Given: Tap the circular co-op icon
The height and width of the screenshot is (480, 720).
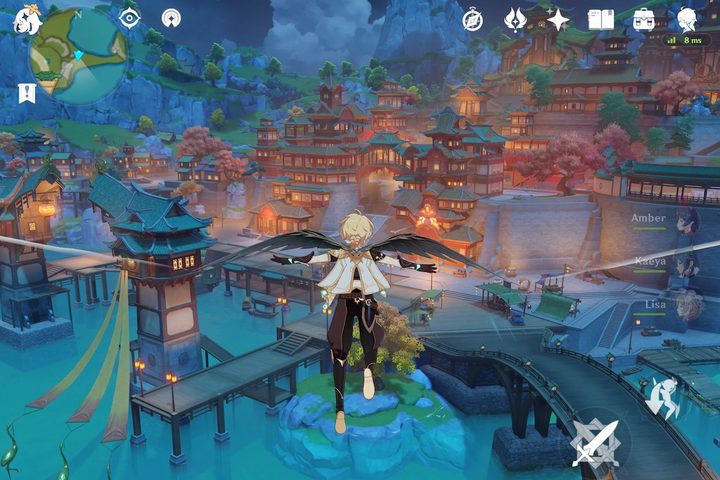Looking at the screenshot, I should (171, 17).
